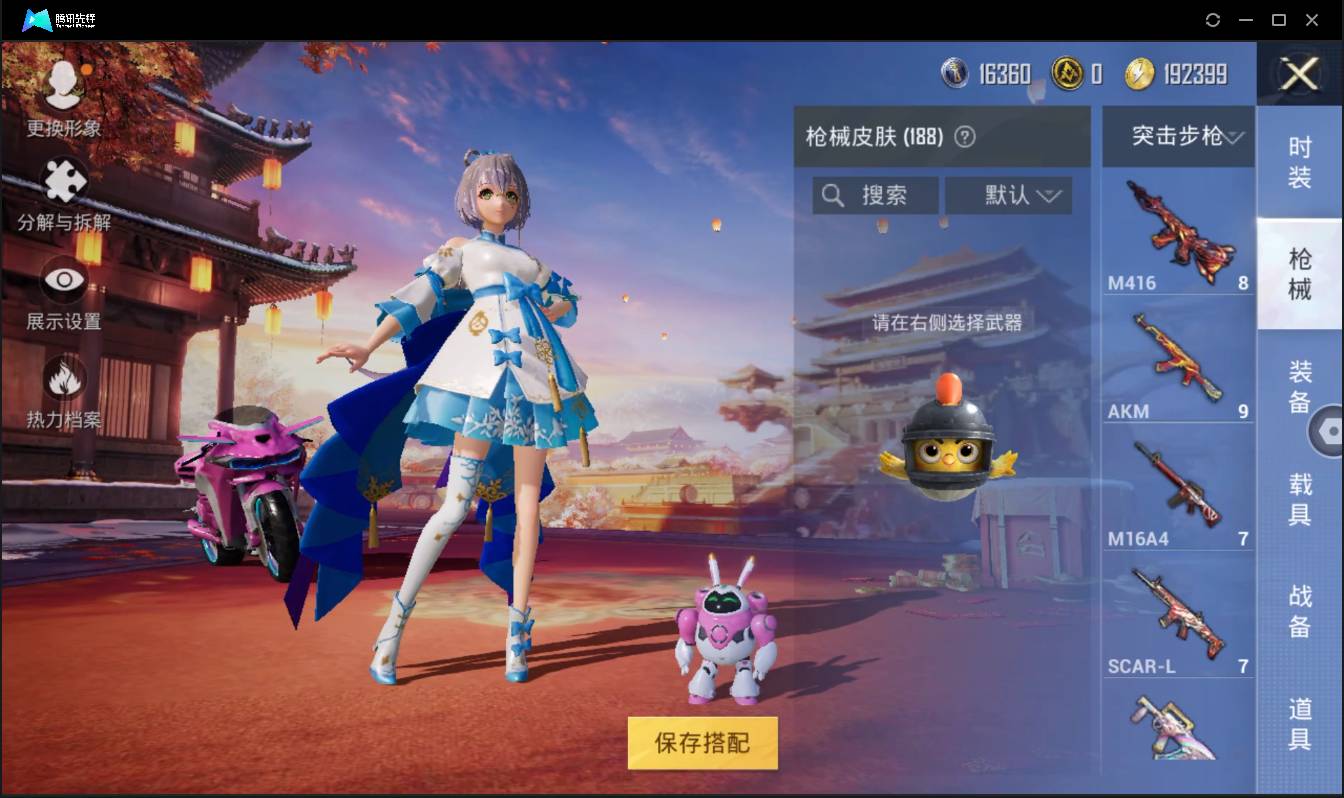Screen dimensions: 1344x798
Task: Click the emulator refresh icon in title bar
Action: [x=1213, y=19]
